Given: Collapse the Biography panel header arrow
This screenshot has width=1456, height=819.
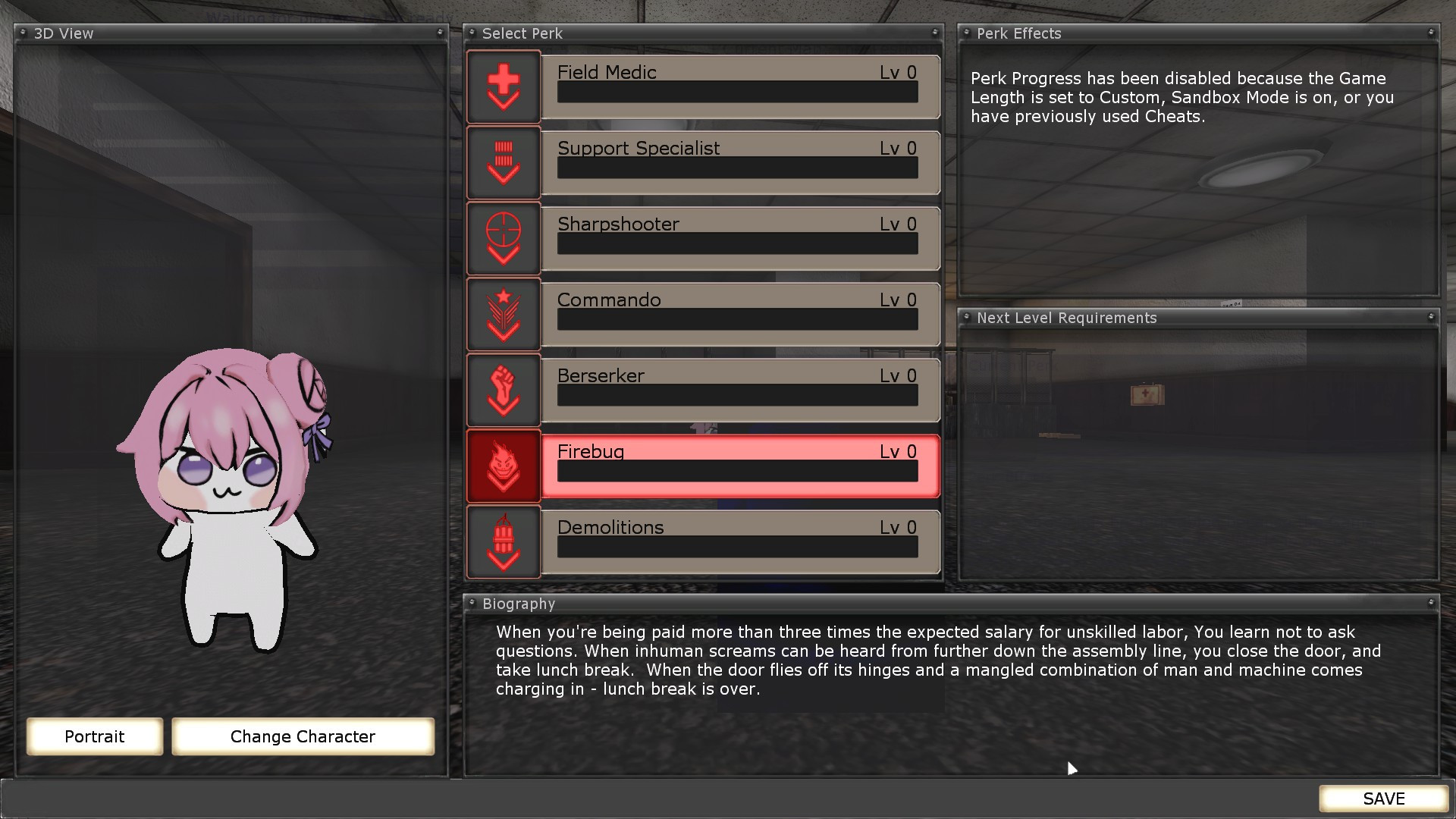Looking at the screenshot, I should coord(475,604).
